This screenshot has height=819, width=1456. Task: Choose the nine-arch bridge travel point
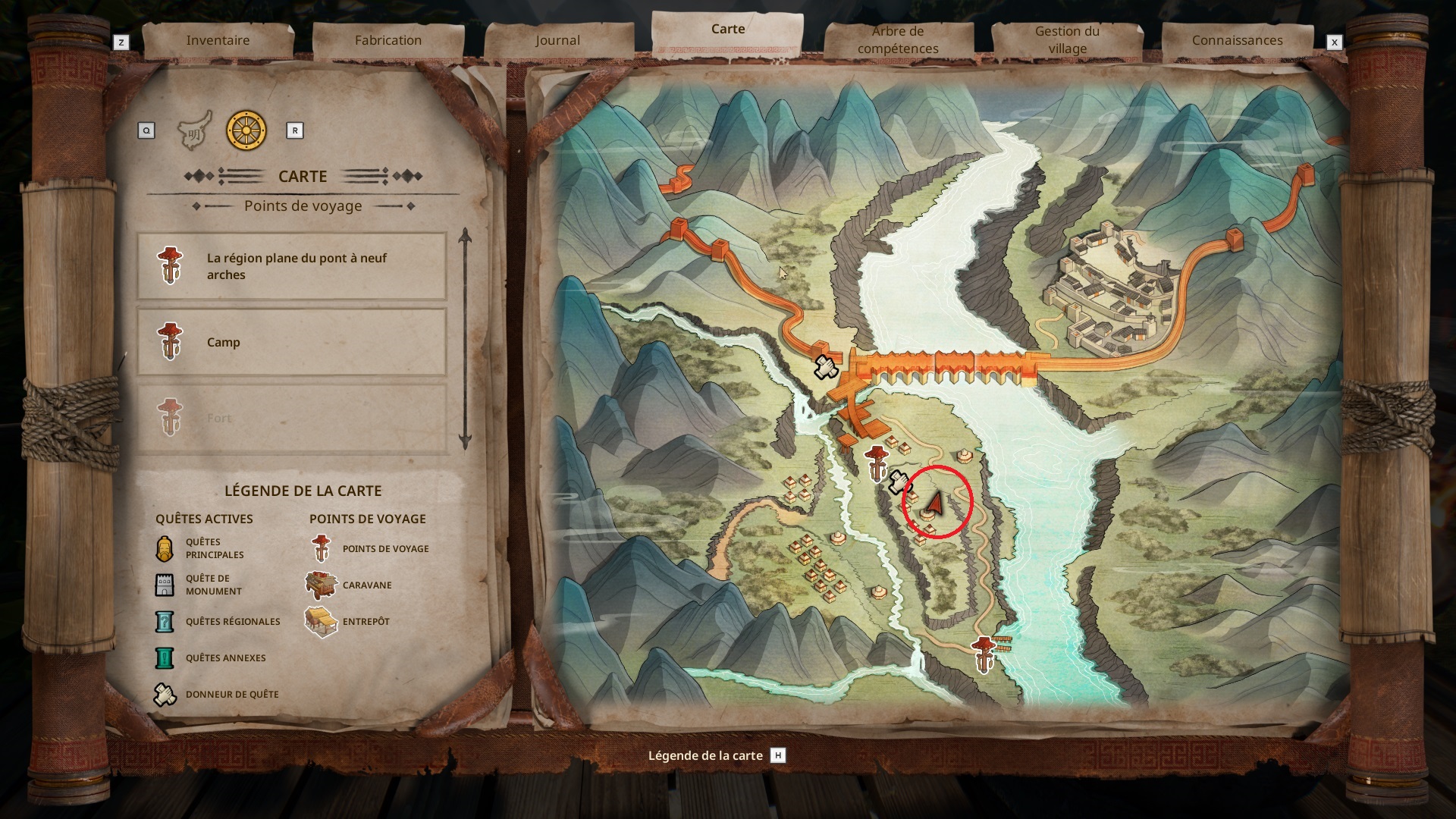[x=292, y=266]
